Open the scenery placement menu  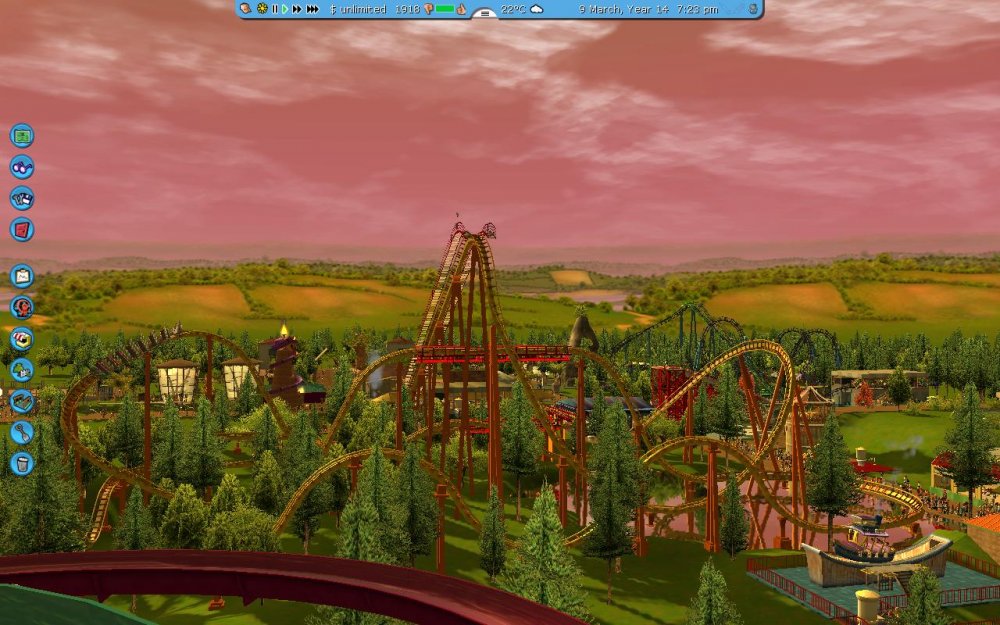22,370
